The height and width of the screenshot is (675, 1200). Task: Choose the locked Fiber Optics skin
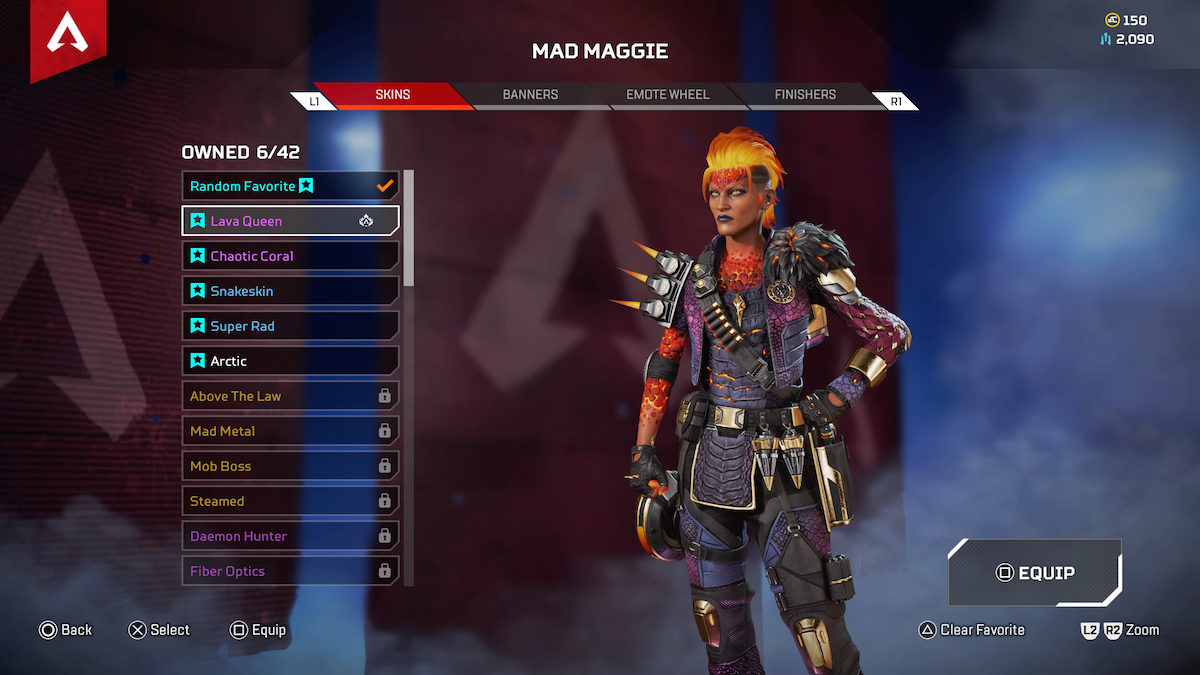290,571
